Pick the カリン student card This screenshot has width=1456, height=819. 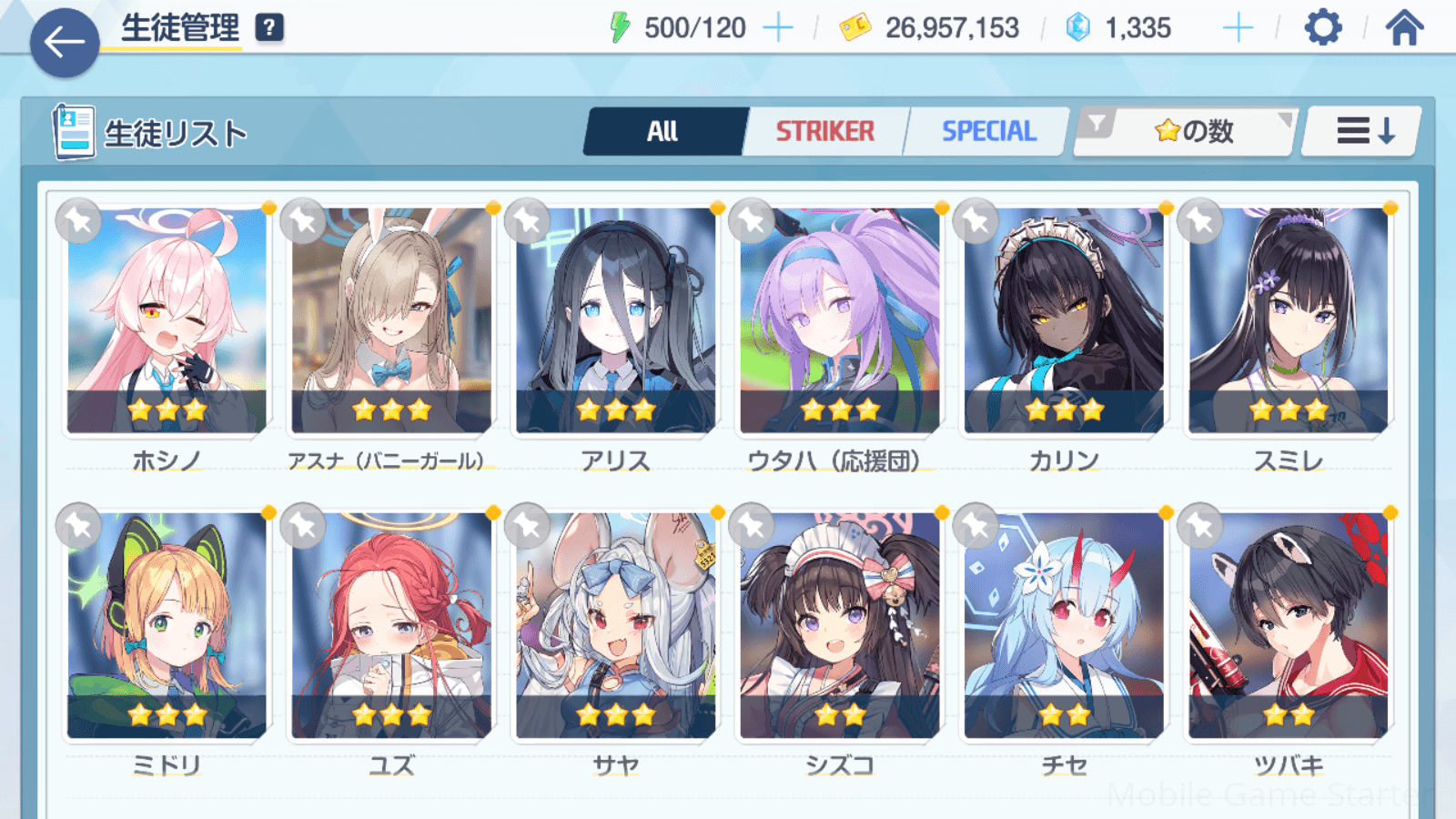(1064, 320)
